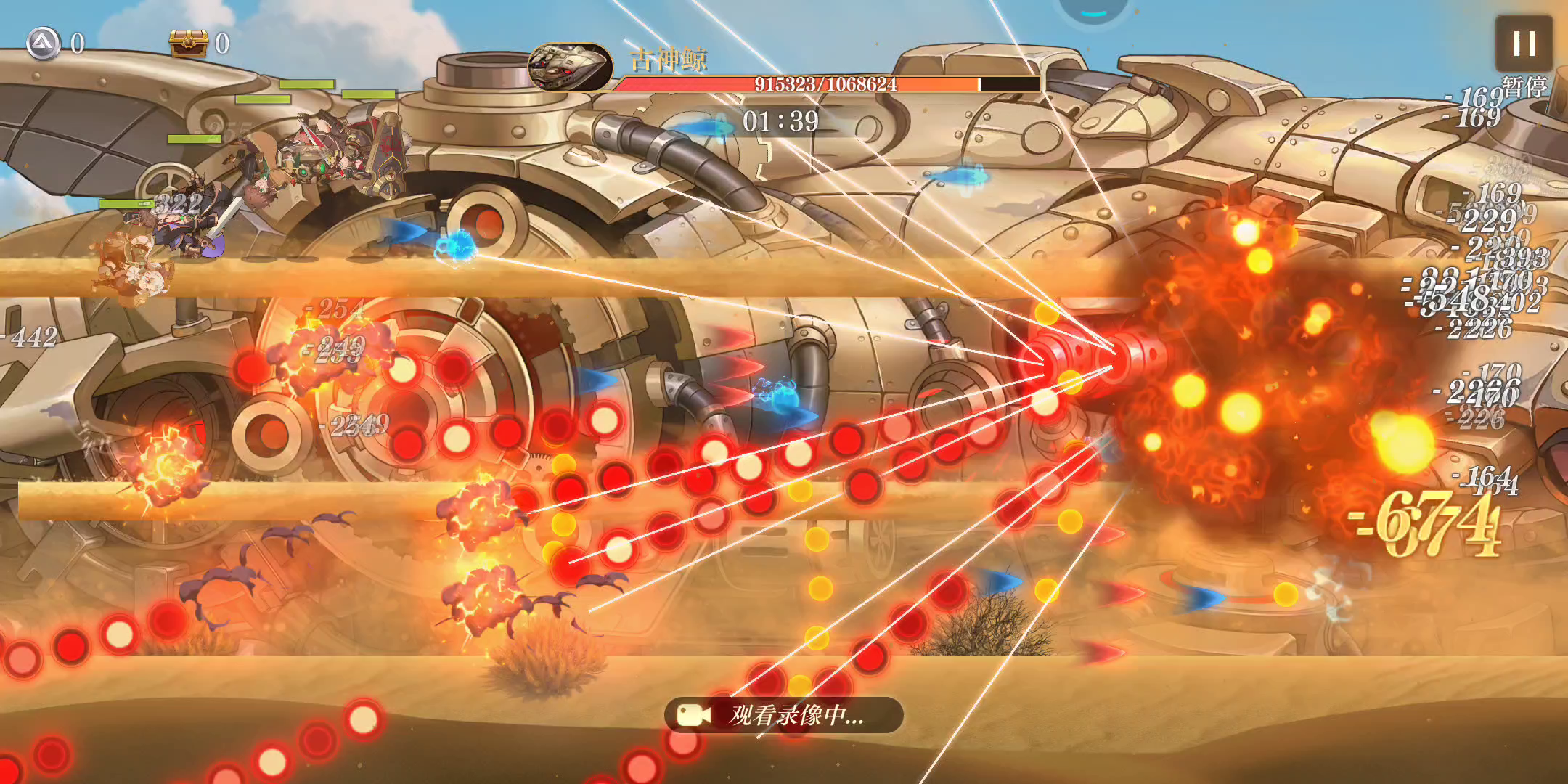Pause the battle with the 暂停 button

click(1524, 45)
